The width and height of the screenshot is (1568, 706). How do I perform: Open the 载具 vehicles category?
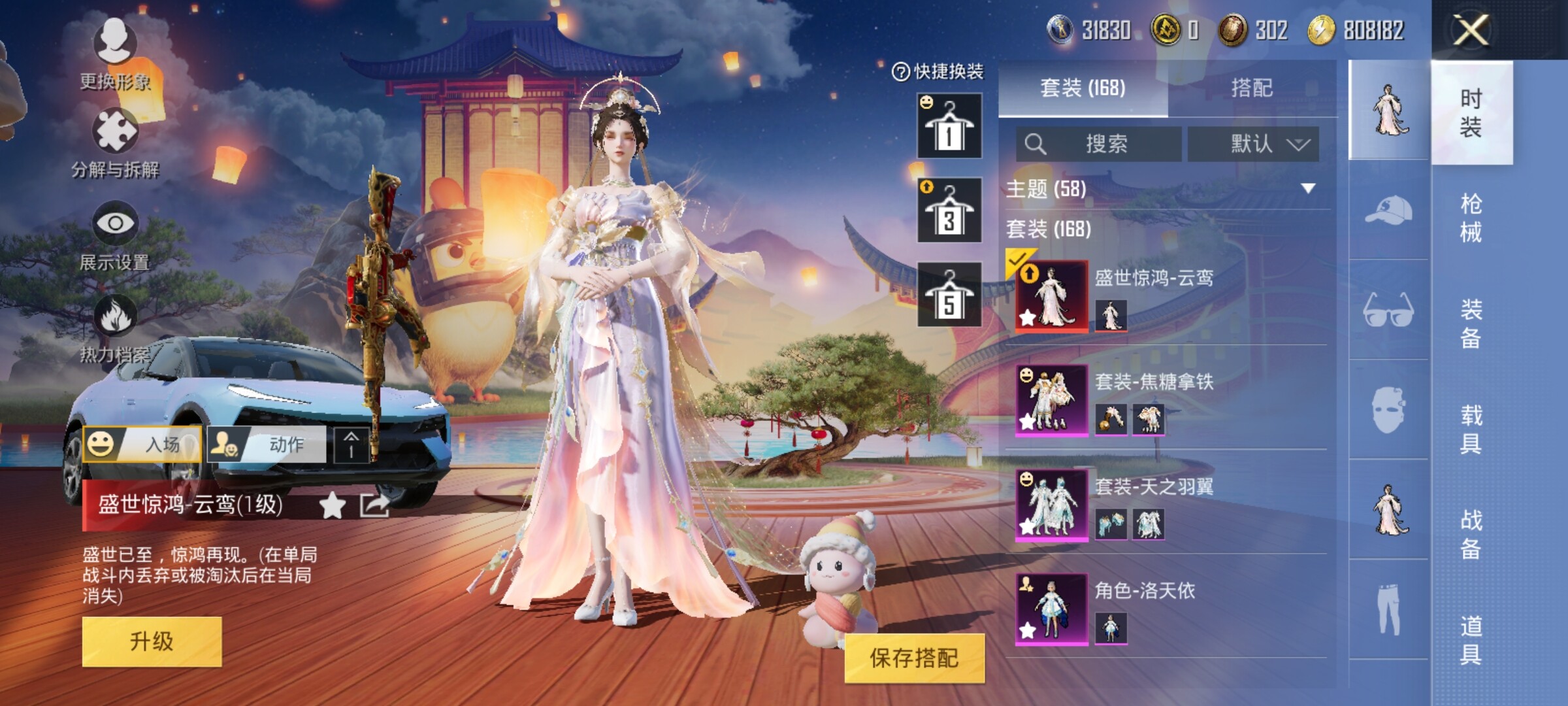pyautogui.click(x=1471, y=429)
